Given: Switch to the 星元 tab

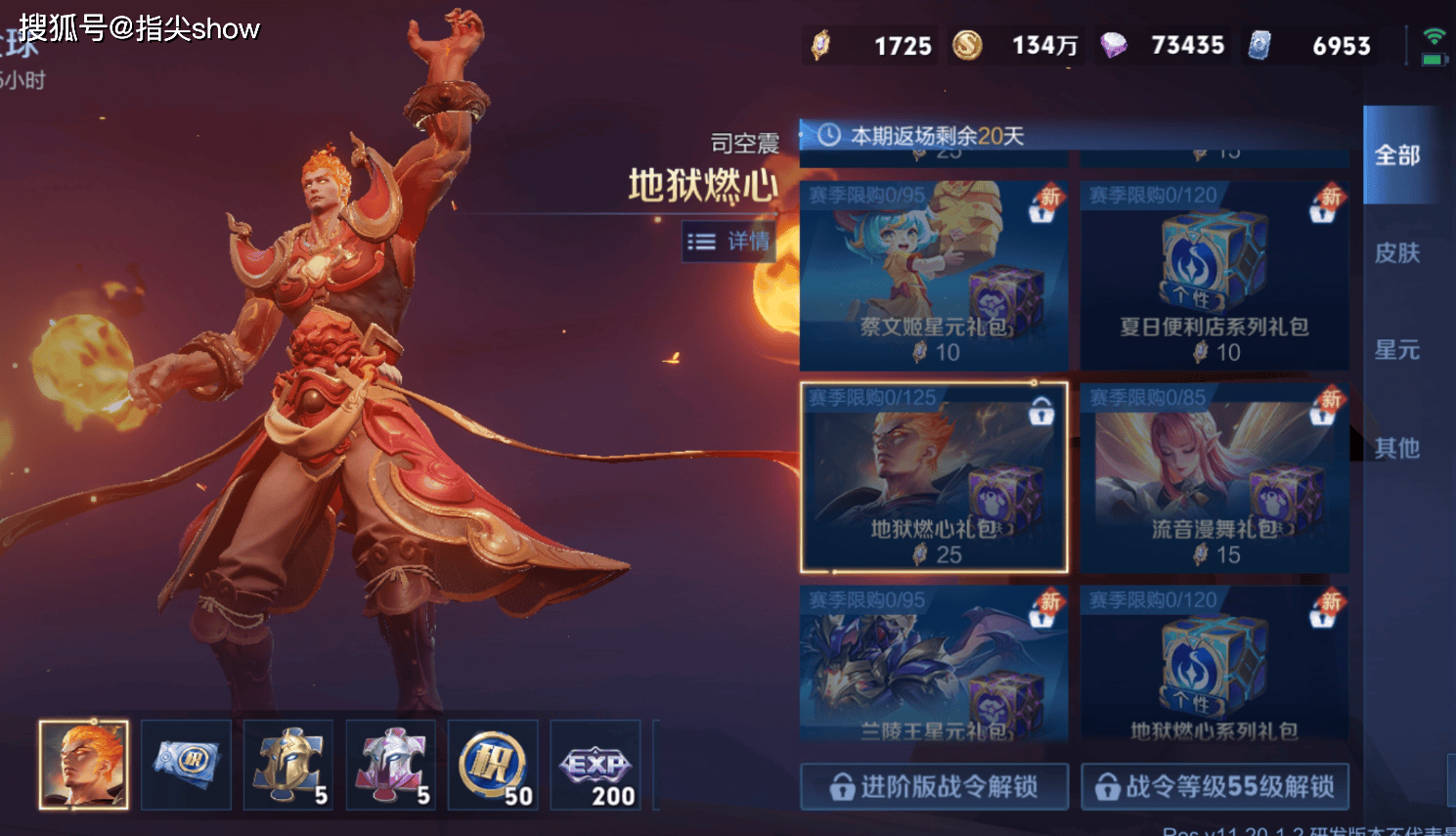Looking at the screenshot, I should tap(1396, 350).
